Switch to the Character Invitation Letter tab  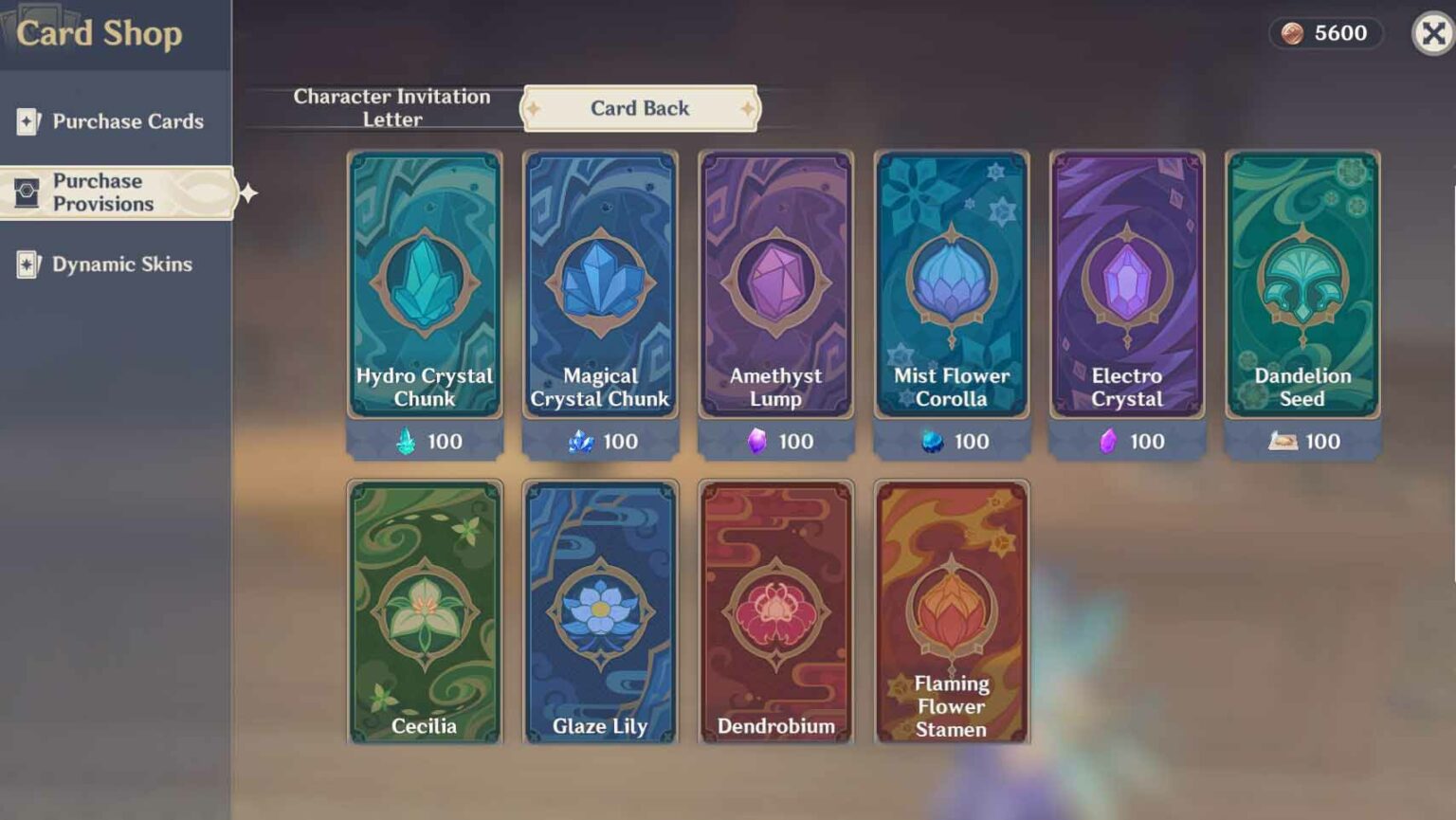coord(391,107)
